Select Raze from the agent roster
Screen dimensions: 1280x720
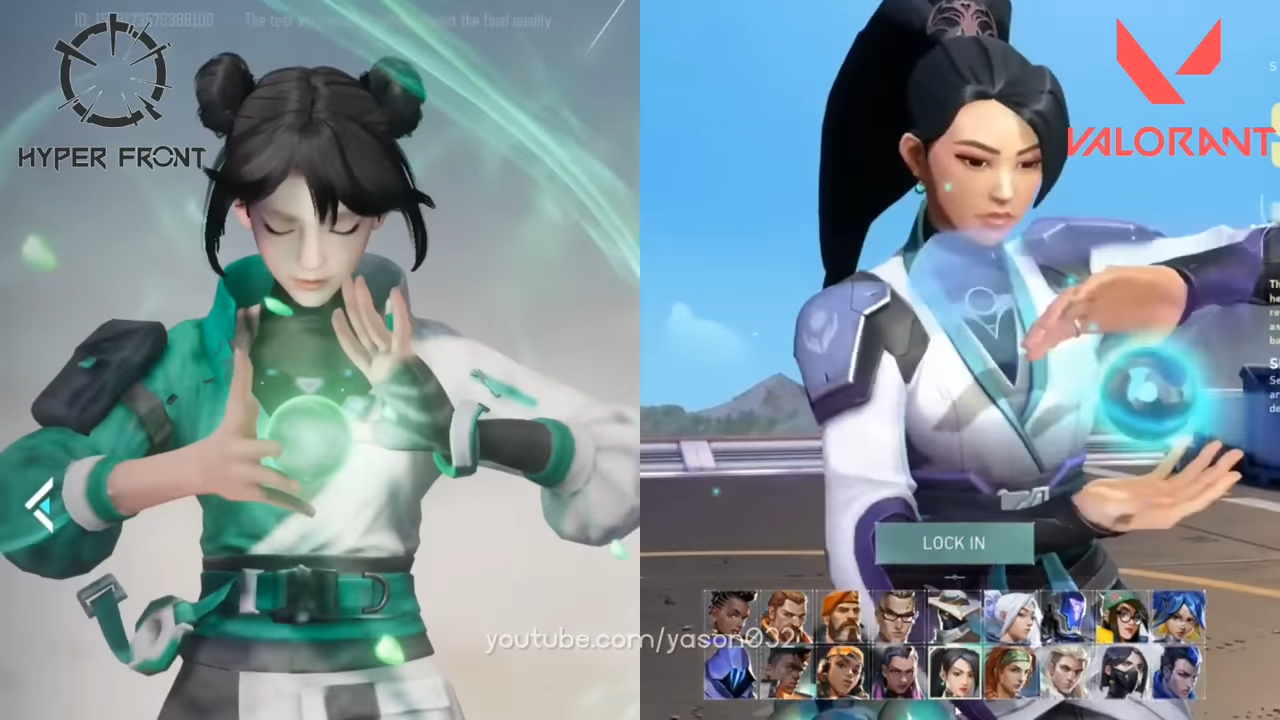[x=841, y=673]
